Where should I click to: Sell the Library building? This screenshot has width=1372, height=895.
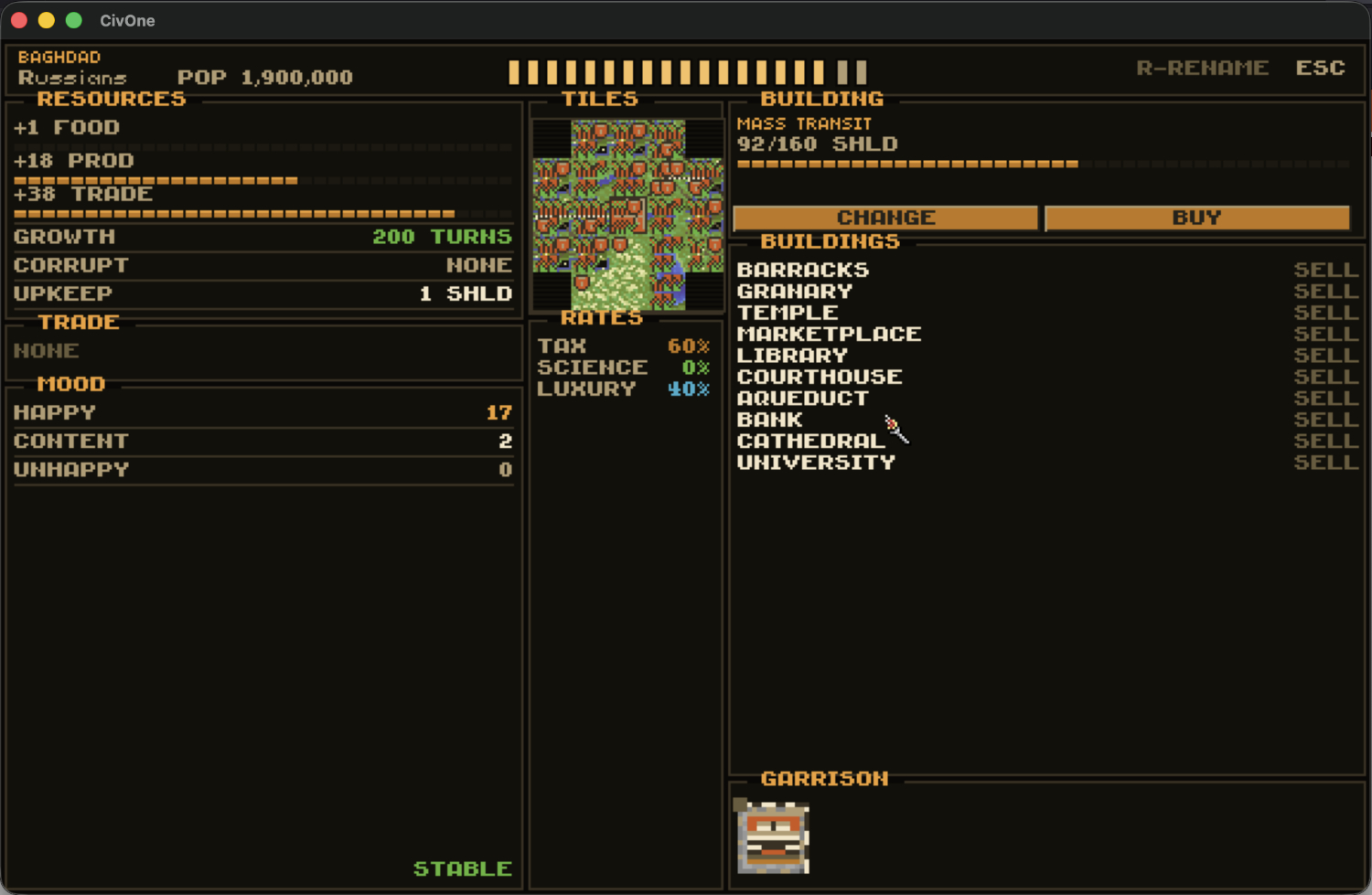coord(1325,356)
